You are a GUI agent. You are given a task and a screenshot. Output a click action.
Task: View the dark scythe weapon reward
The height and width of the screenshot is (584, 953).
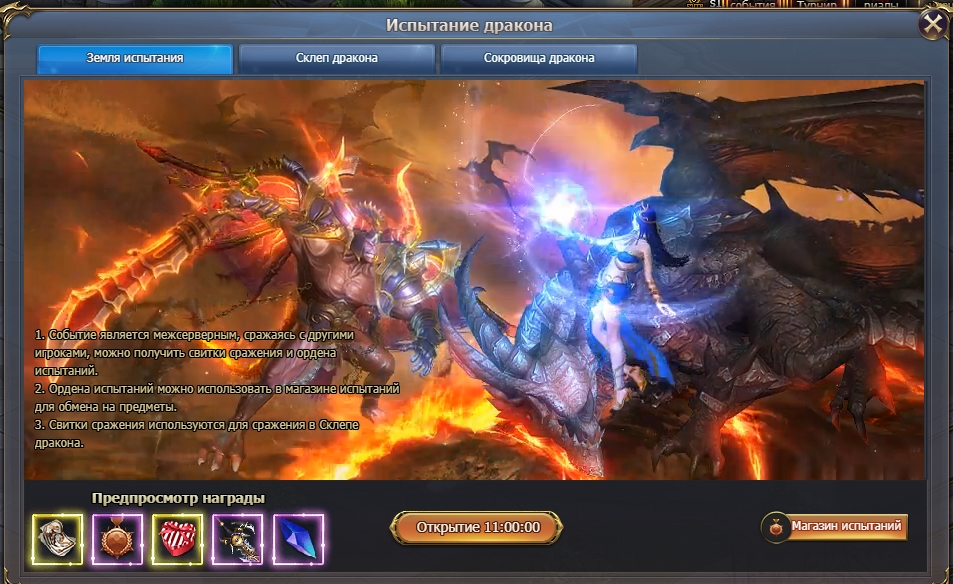[x=238, y=539]
